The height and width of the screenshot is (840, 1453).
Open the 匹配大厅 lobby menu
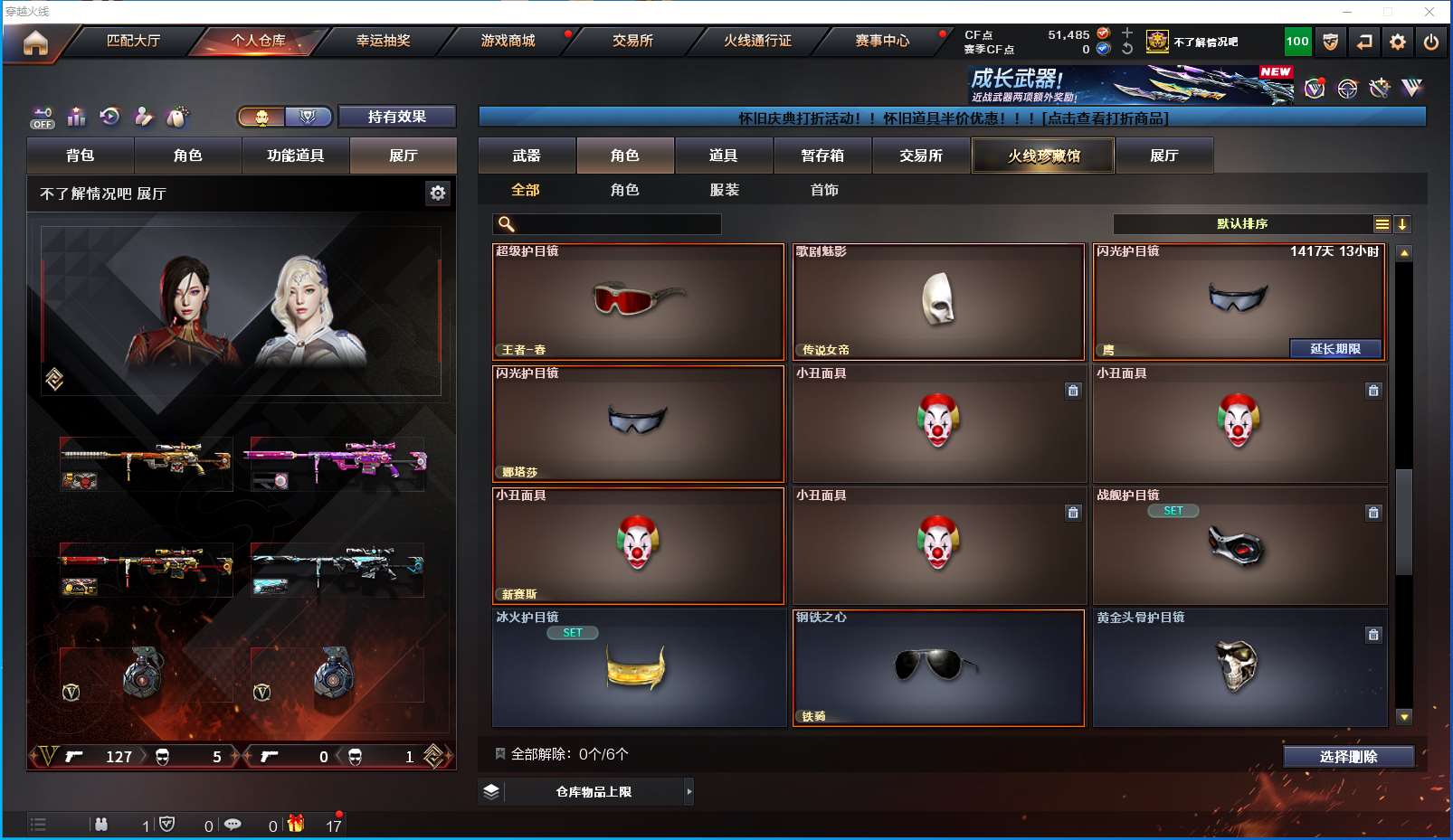133,41
